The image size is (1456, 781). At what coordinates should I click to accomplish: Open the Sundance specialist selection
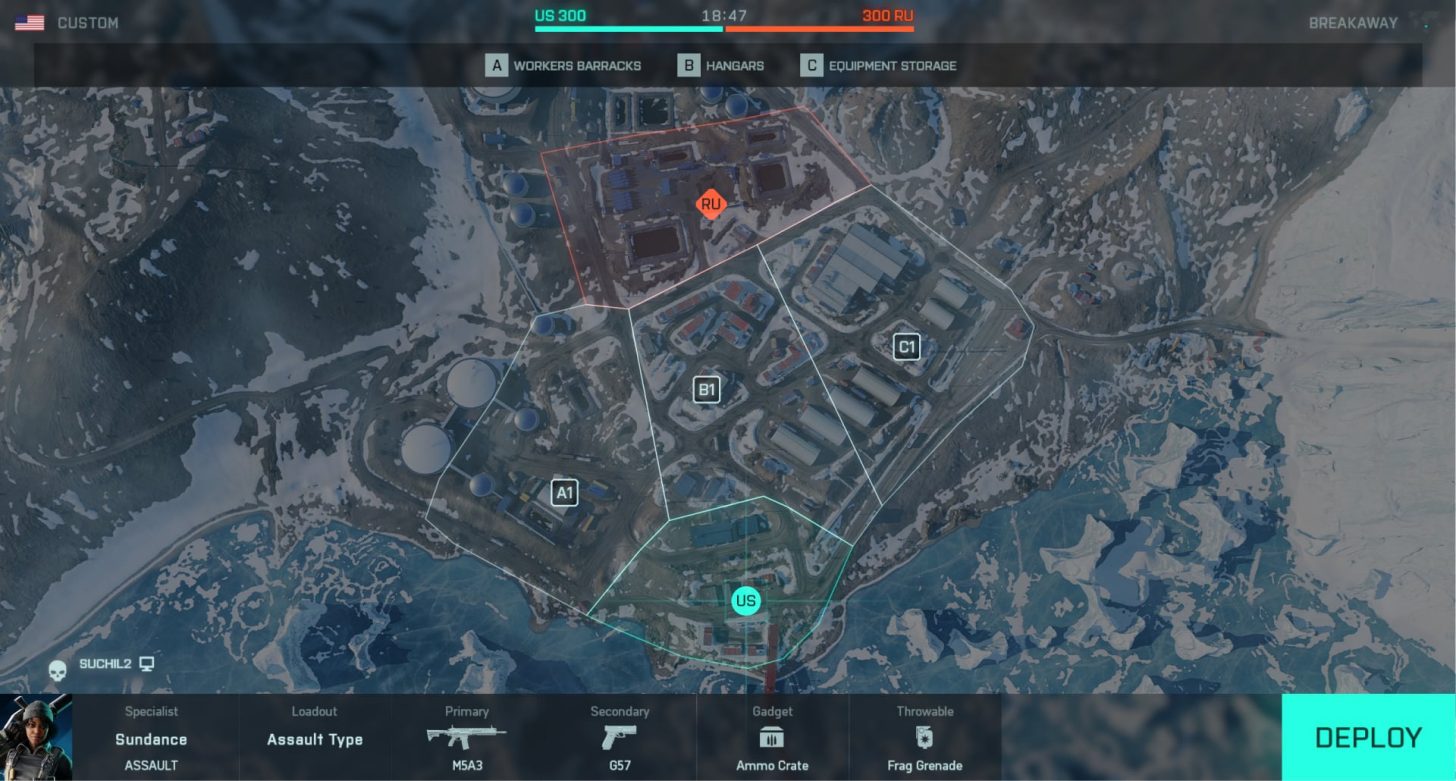[151, 739]
